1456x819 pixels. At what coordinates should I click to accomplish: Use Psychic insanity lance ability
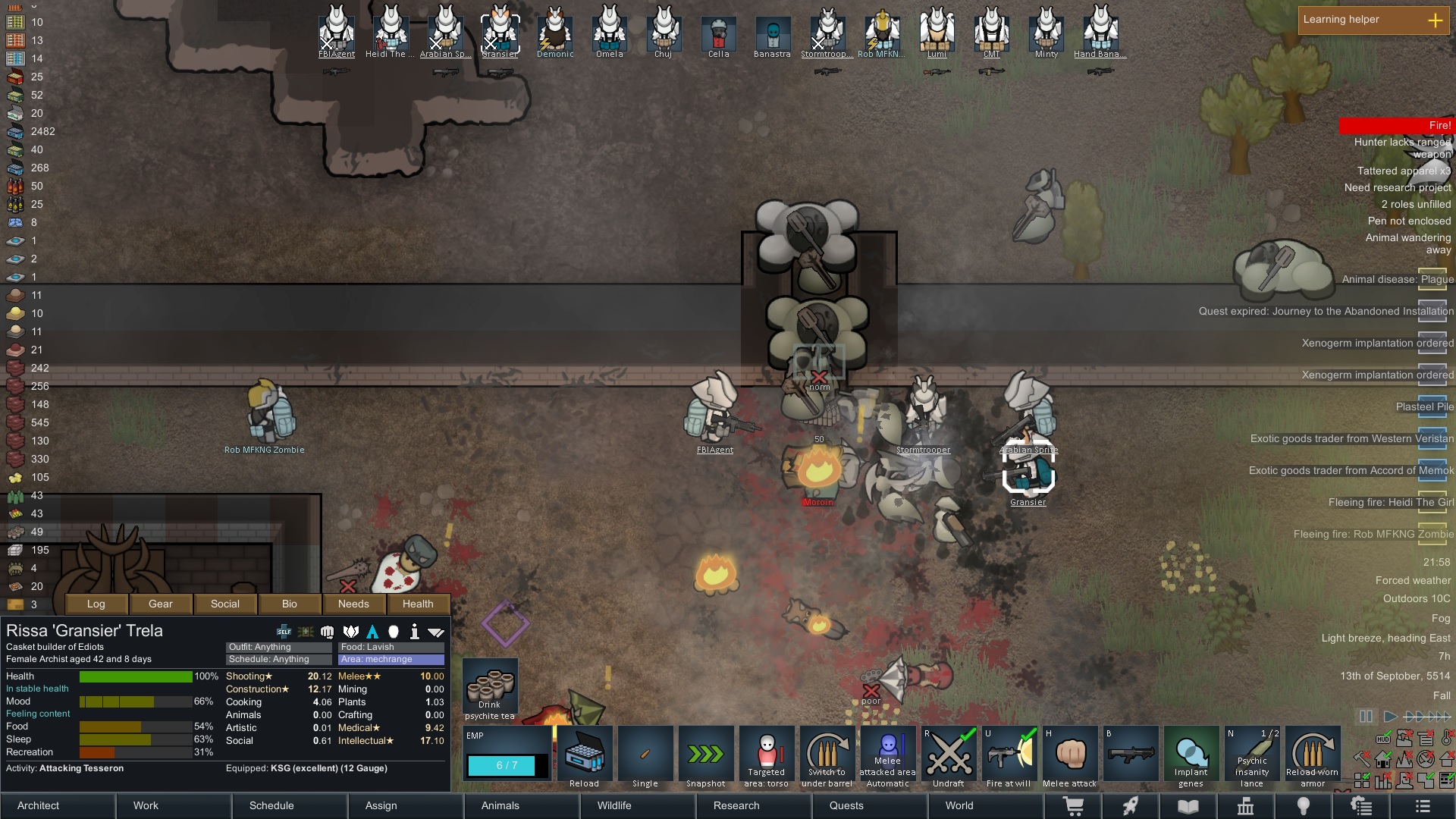1251,757
